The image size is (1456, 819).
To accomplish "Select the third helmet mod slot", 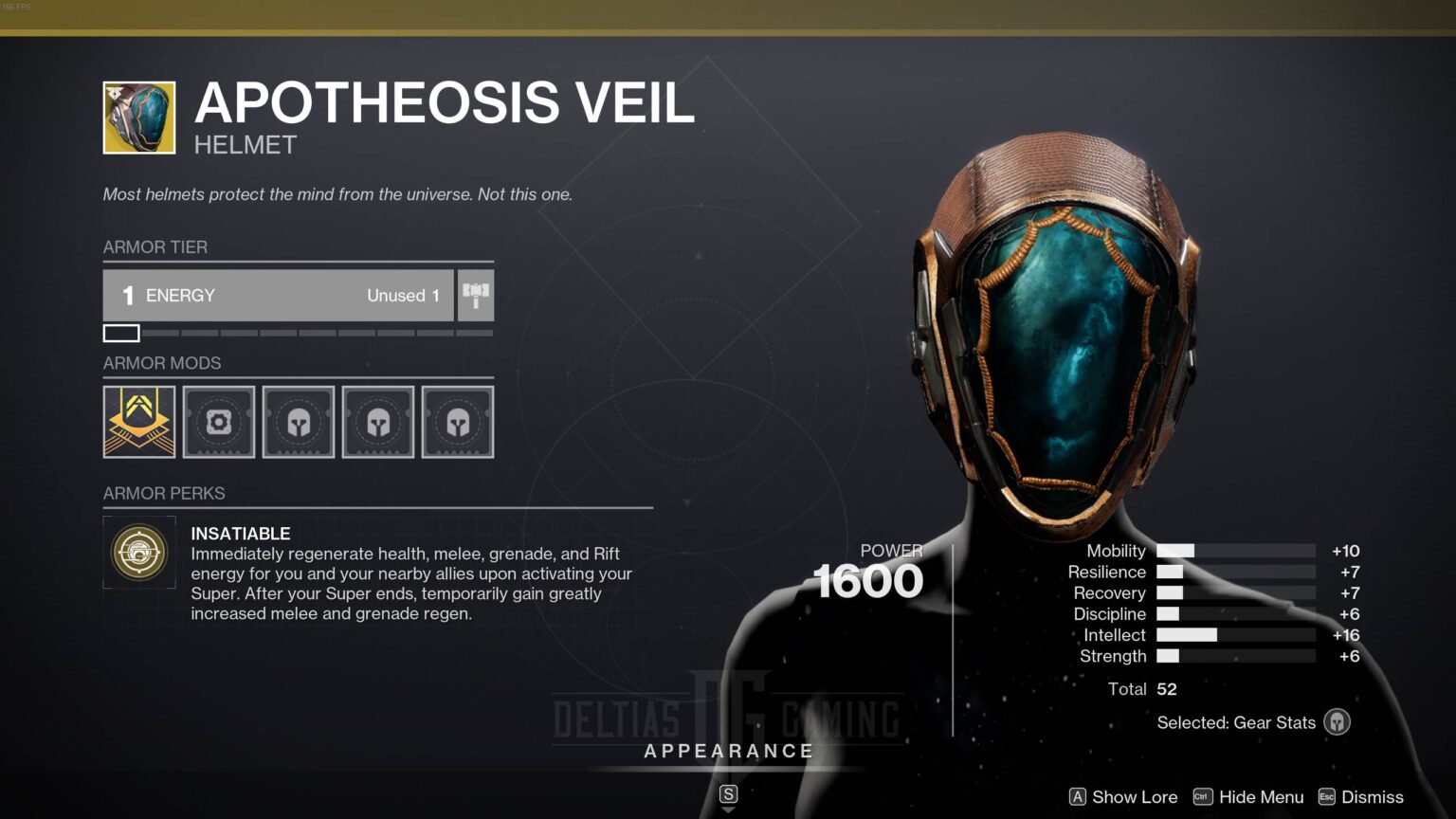I will tap(298, 421).
